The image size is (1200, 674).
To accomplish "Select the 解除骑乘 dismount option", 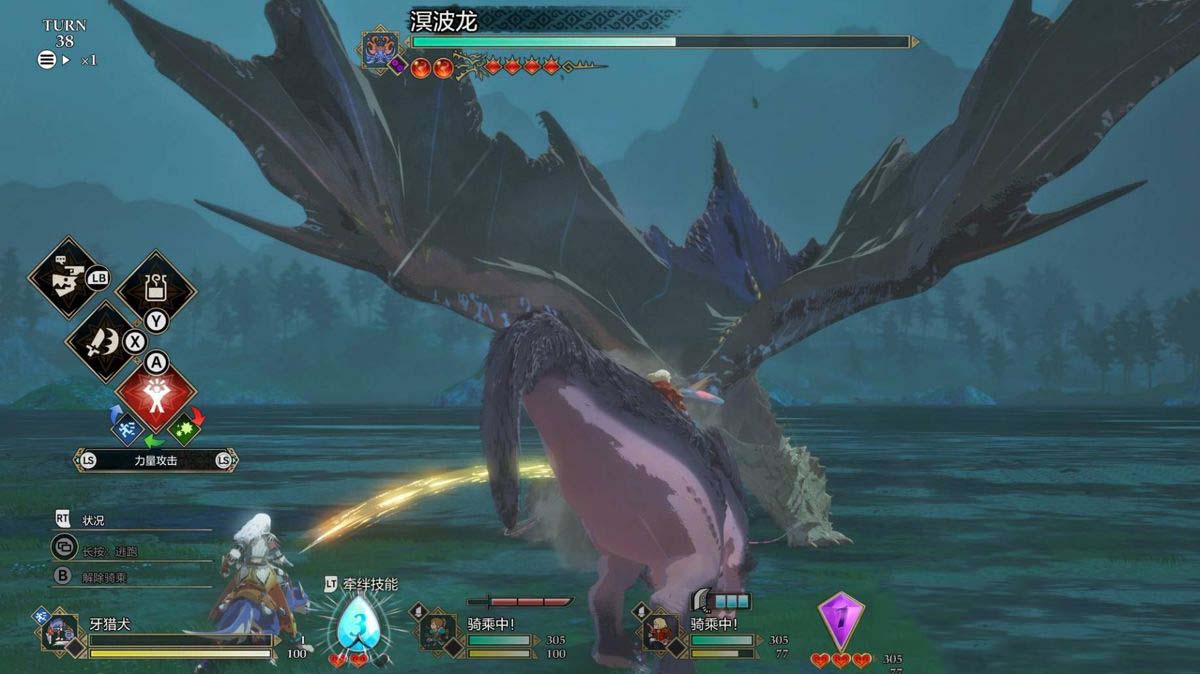I will (104, 577).
